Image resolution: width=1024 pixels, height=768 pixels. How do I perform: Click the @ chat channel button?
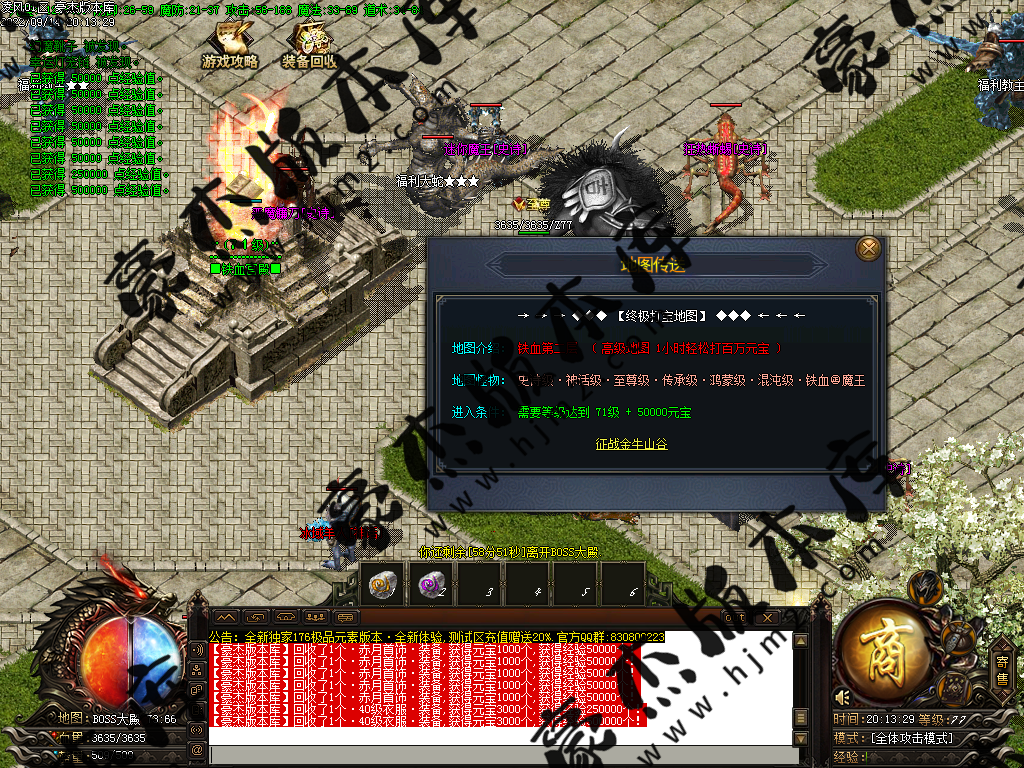coord(197,750)
